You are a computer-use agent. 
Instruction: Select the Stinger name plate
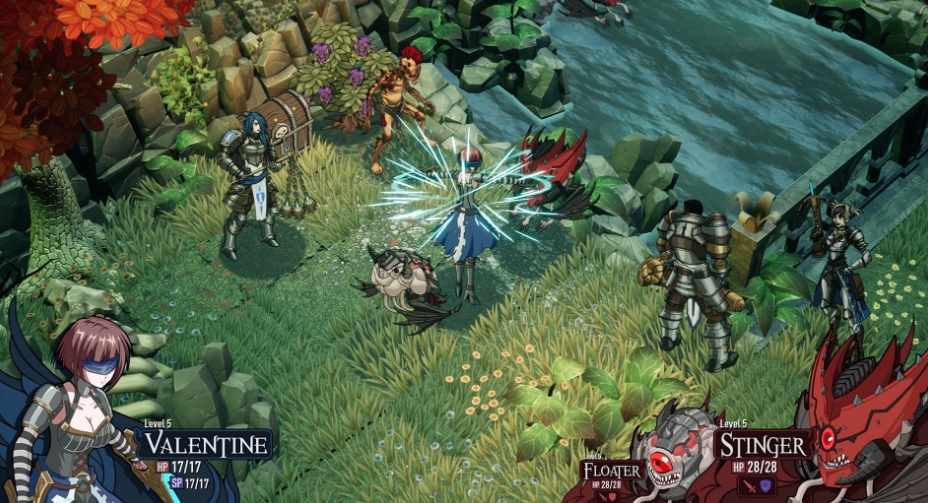pyautogui.click(x=764, y=445)
